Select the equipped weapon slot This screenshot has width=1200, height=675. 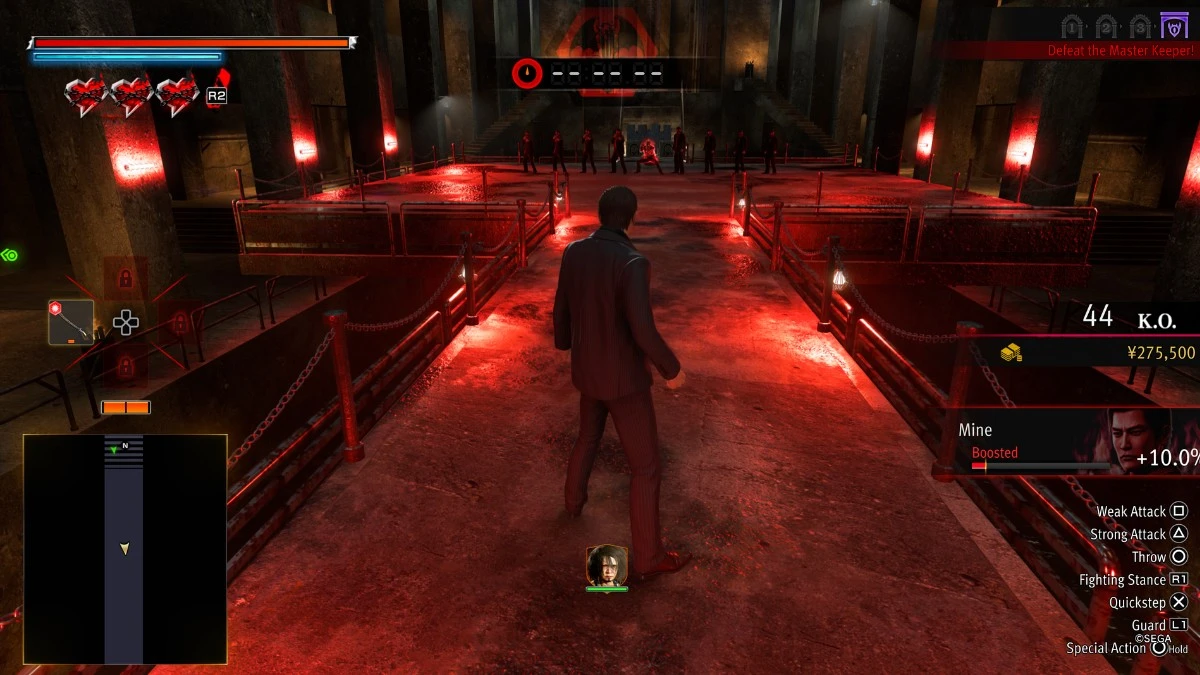click(x=71, y=322)
